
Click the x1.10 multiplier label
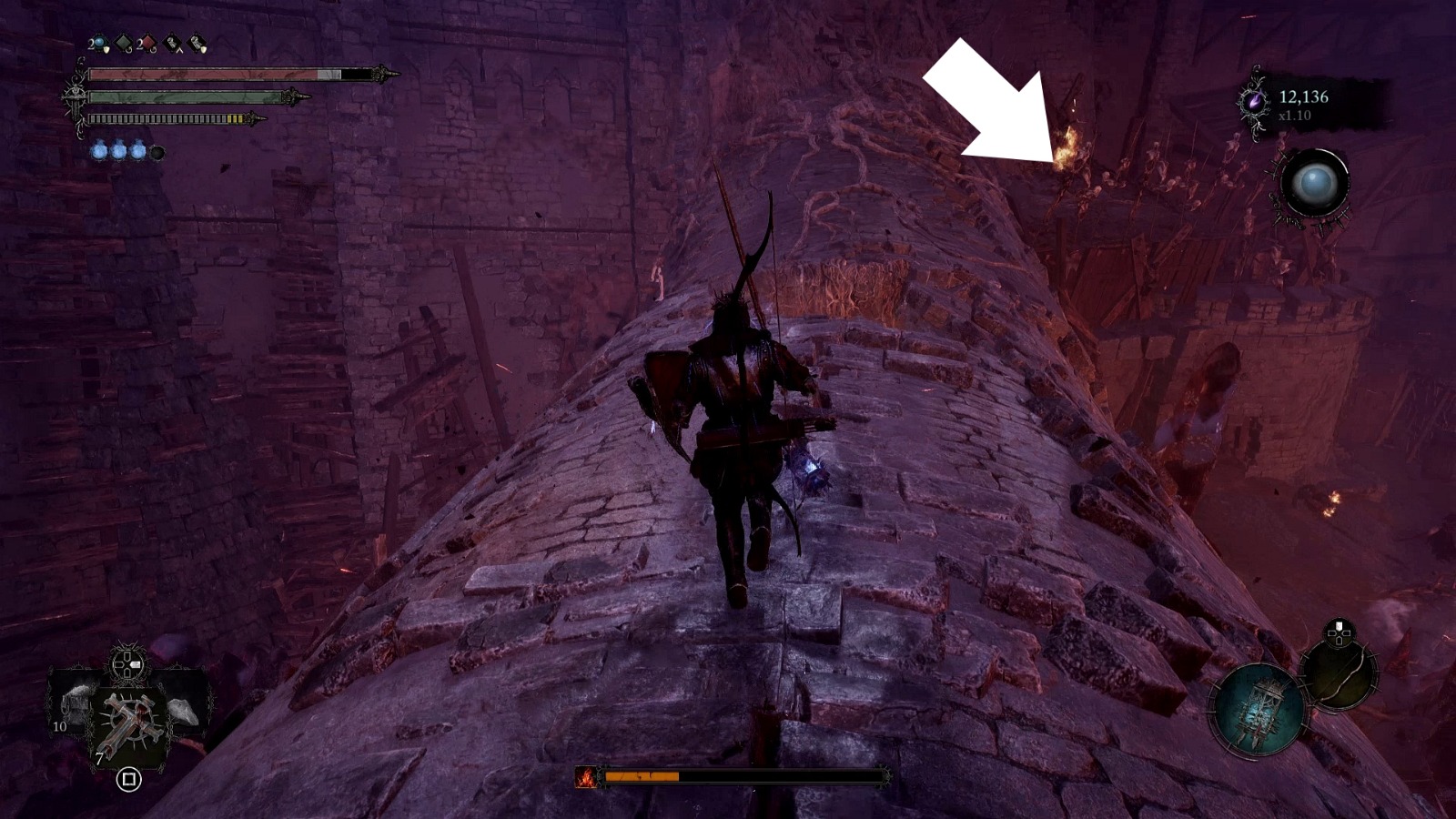pyautogui.click(x=1295, y=116)
